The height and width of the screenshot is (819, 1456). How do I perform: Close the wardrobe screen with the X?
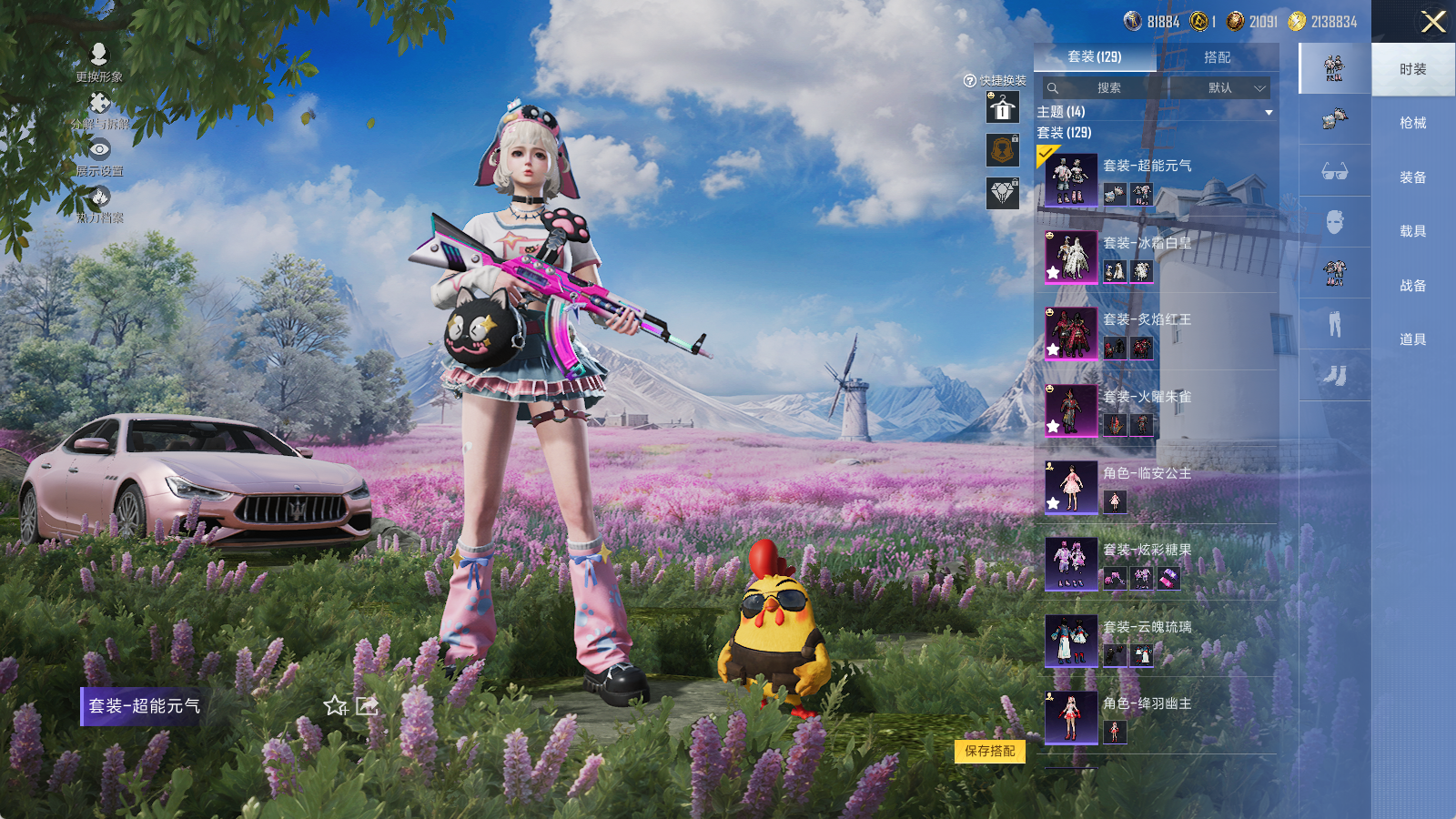(x=1433, y=22)
